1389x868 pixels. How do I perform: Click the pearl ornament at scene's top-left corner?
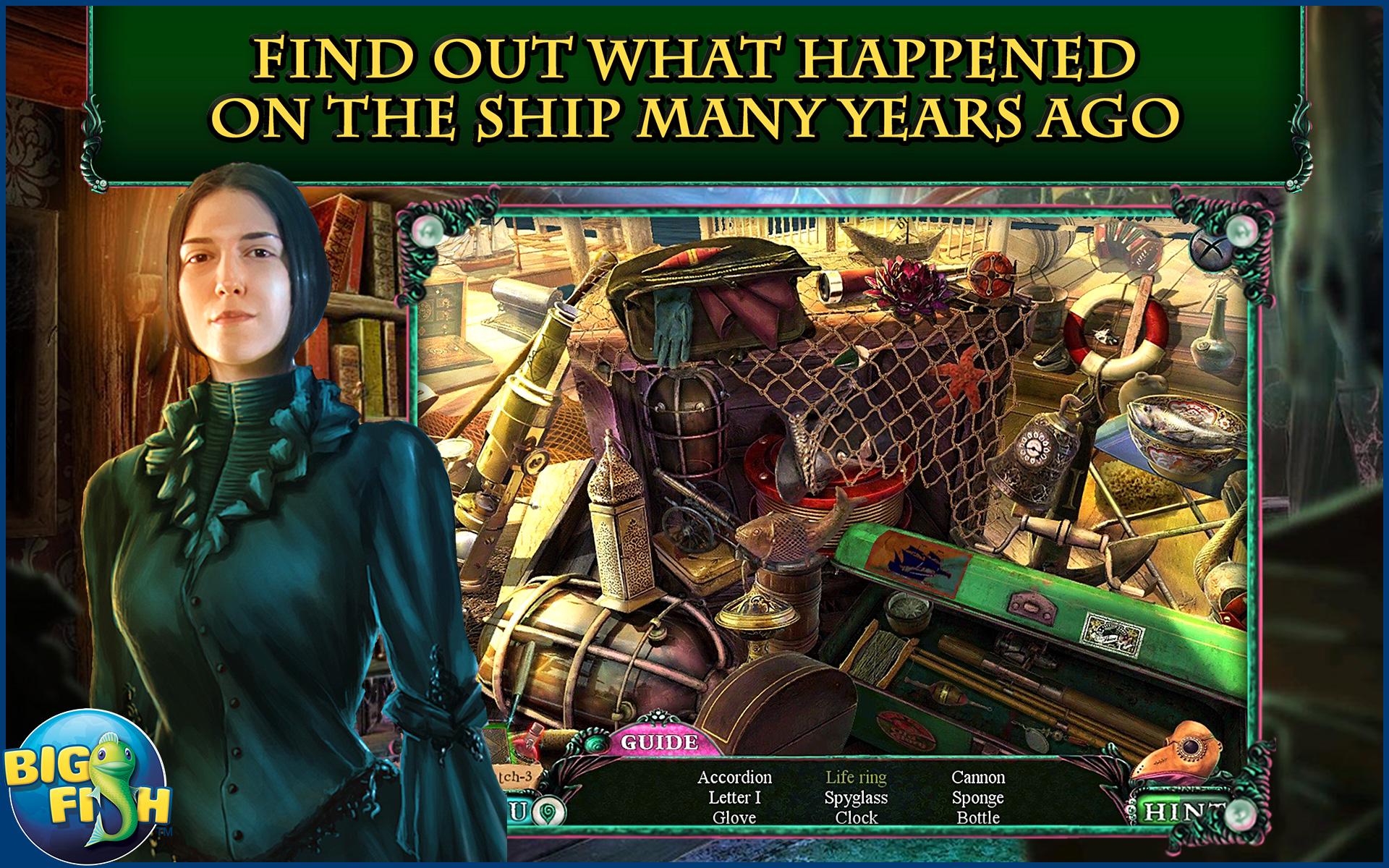point(427,230)
